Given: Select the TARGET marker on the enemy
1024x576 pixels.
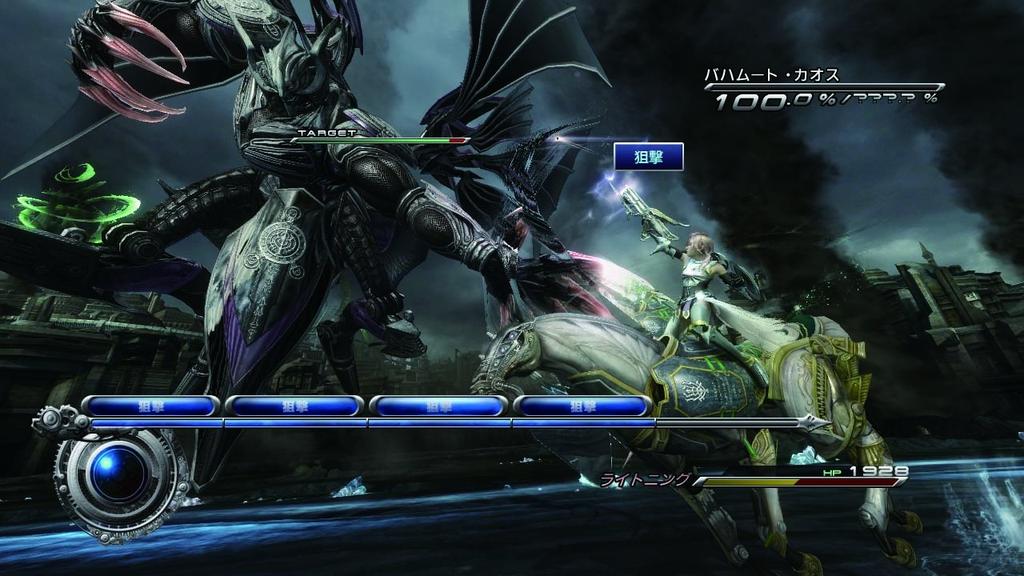Looking at the screenshot, I should pos(326,132).
